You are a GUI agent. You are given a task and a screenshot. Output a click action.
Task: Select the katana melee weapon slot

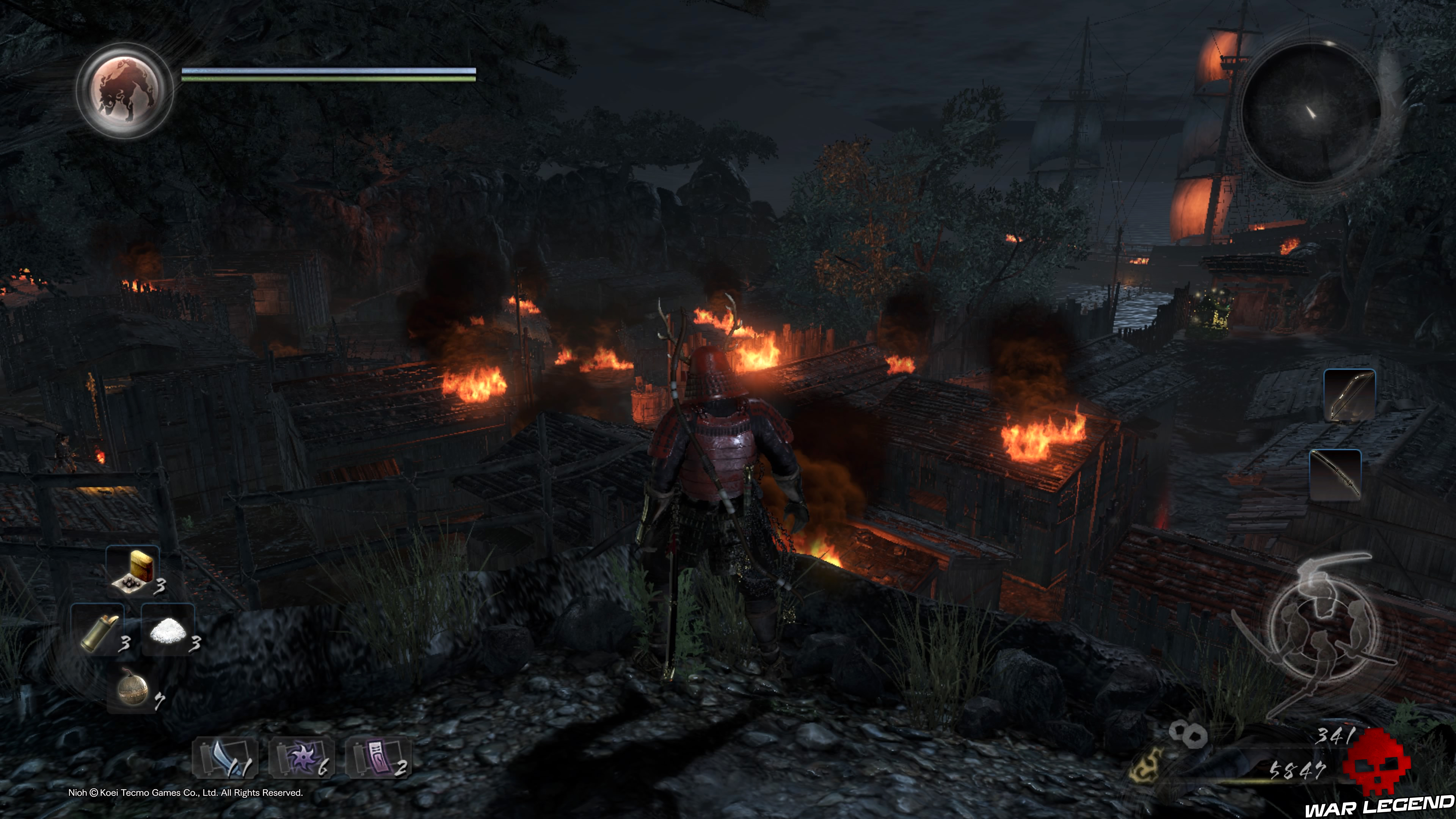[1335, 475]
